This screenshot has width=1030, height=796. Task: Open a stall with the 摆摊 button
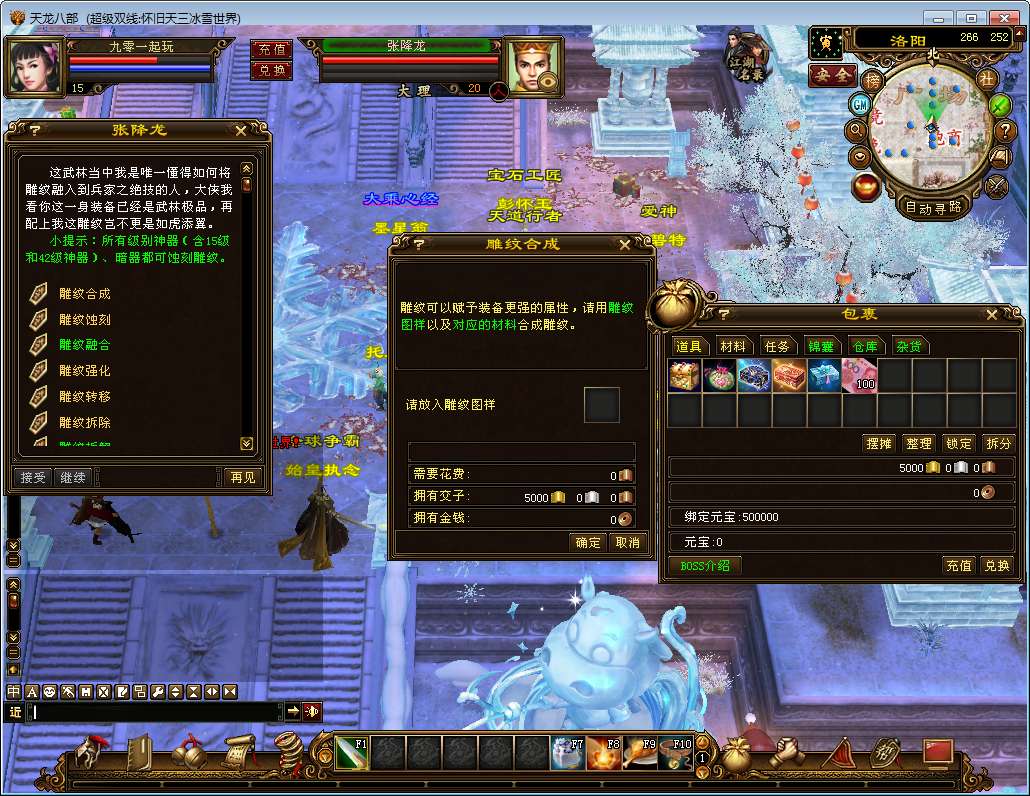click(x=878, y=443)
